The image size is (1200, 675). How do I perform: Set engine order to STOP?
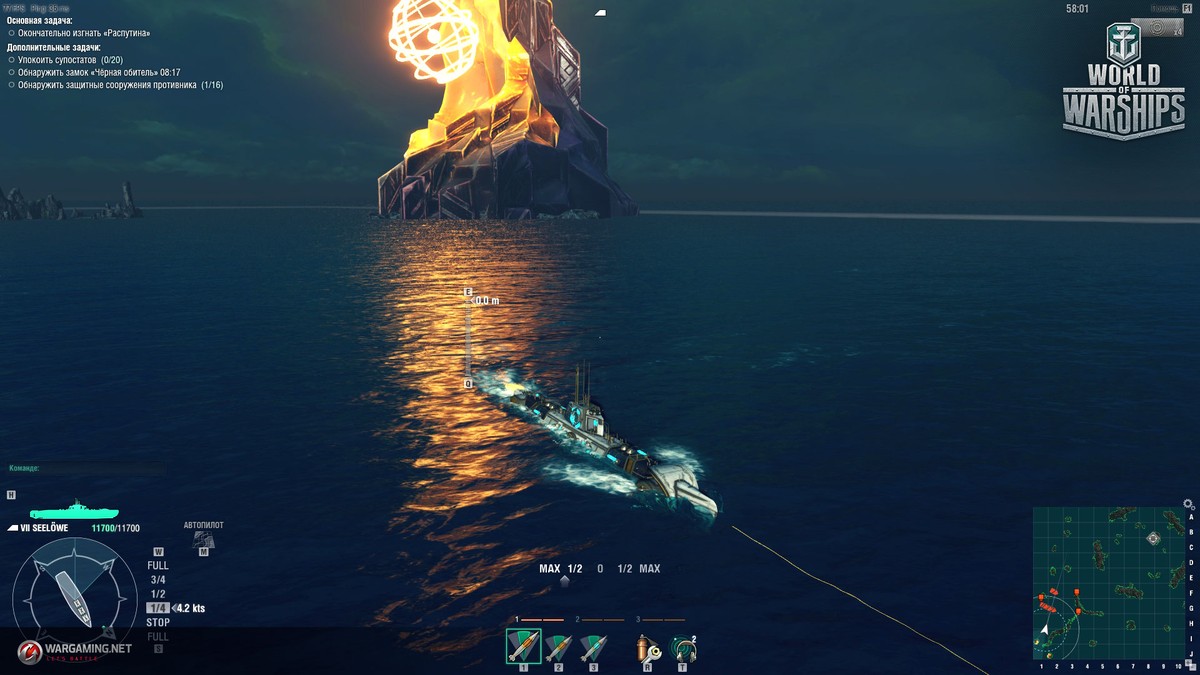pyautogui.click(x=158, y=622)
